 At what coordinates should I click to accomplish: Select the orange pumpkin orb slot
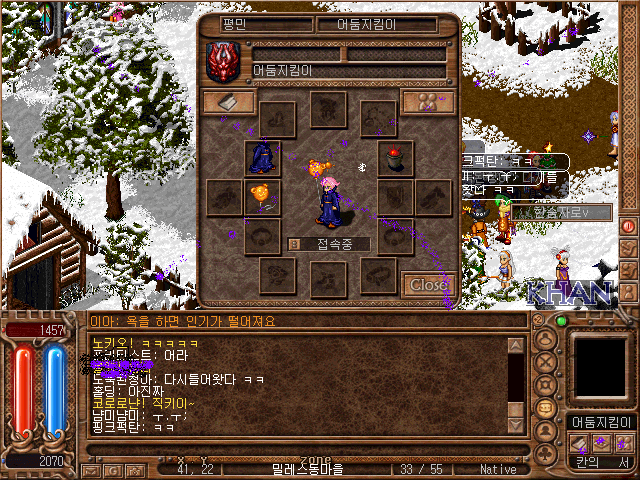pos(262,195)
